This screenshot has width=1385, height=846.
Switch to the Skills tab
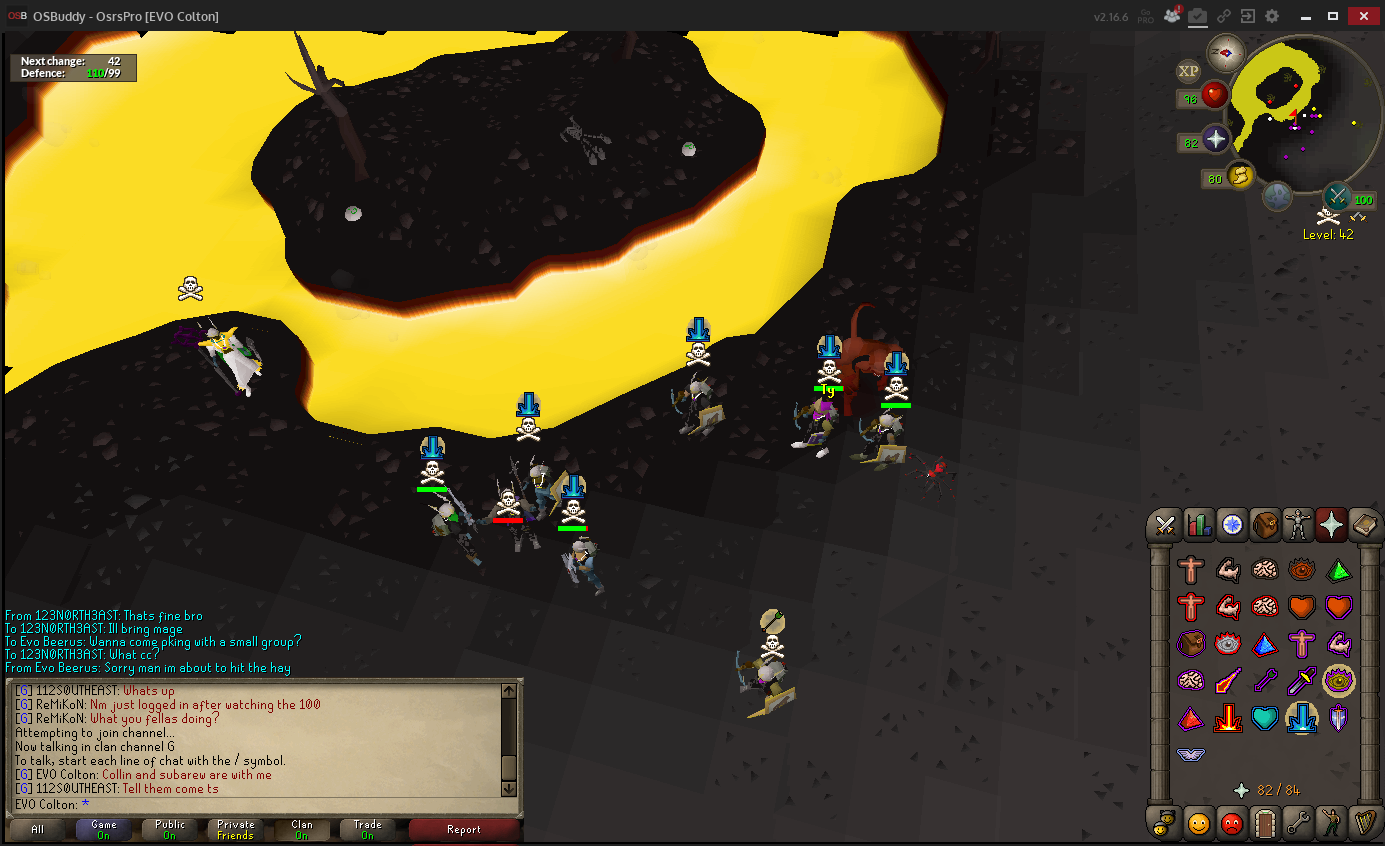pos(1198,524)
